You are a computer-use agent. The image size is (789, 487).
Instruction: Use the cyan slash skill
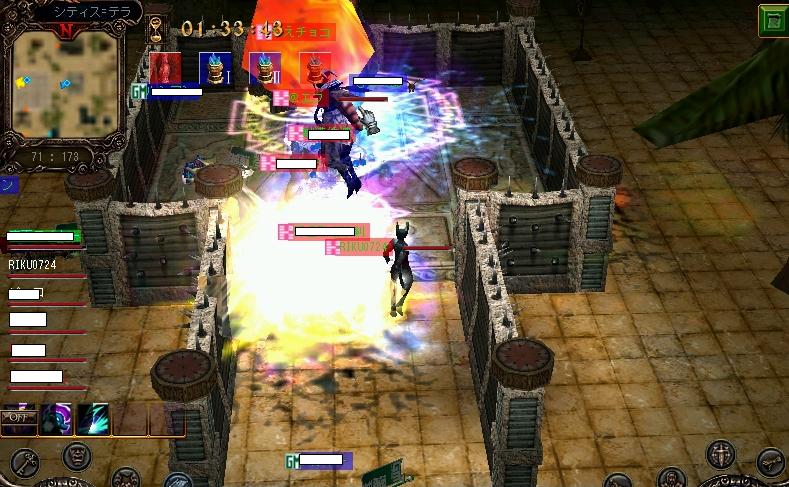(x=93, y=419)
